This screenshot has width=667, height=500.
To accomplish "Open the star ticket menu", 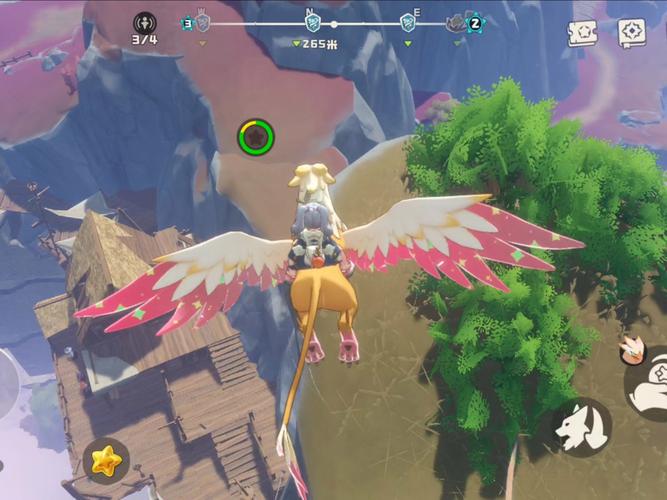I will pos(583,33).
